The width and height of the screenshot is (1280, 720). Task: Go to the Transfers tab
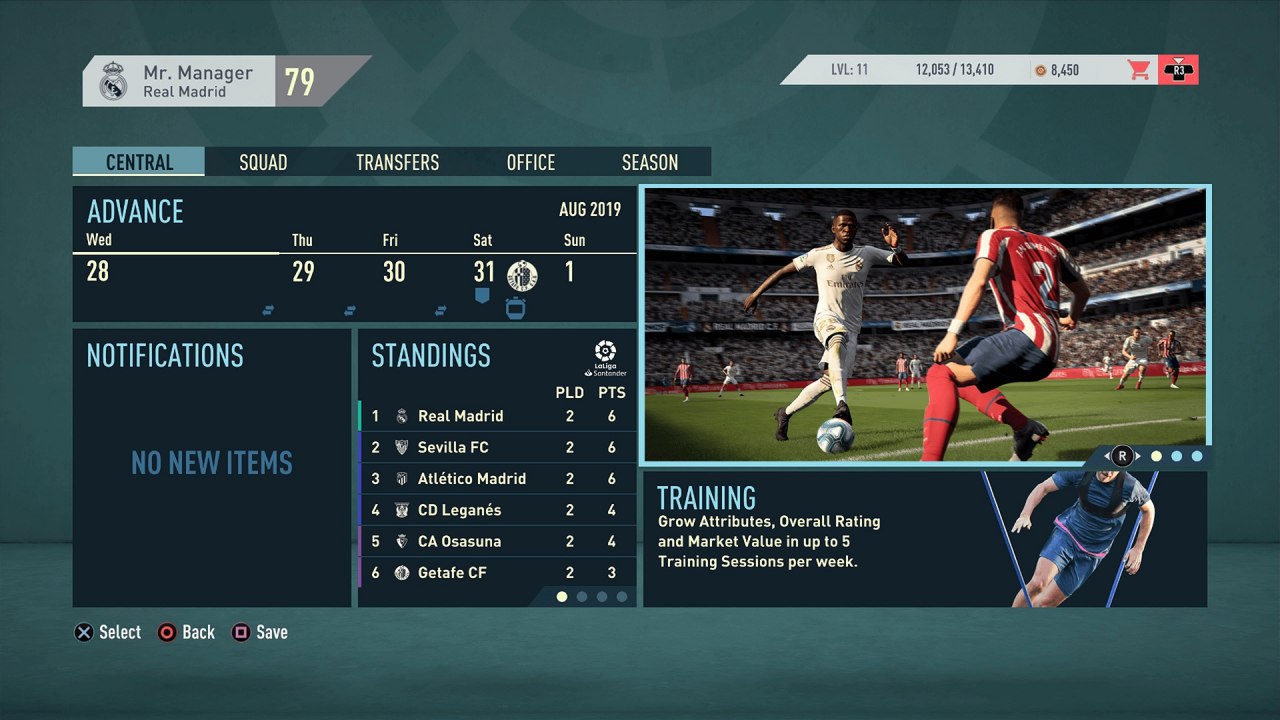(397, 162)
